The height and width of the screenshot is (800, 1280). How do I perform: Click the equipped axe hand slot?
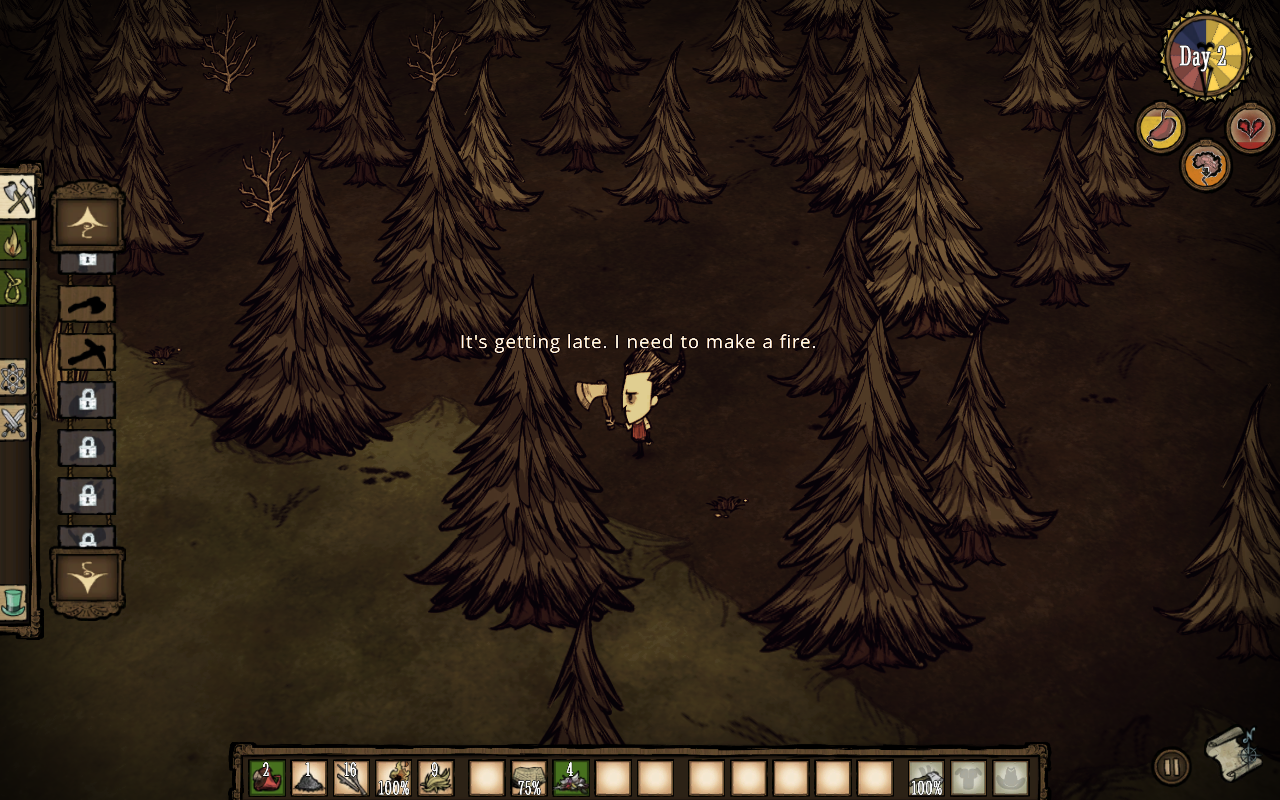pyautogui.click(x=926, y=778)
